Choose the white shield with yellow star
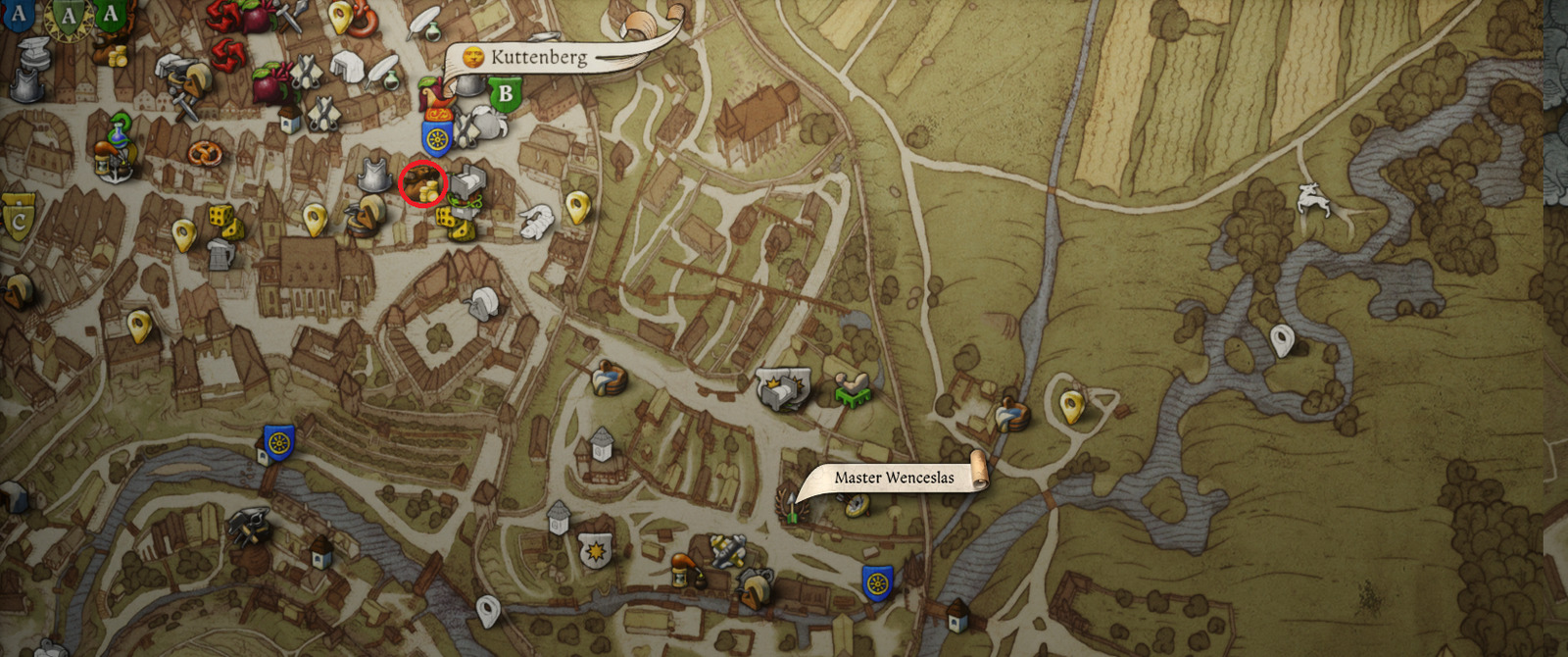This screenshot has height=657, width=1568. pos(594,552)
